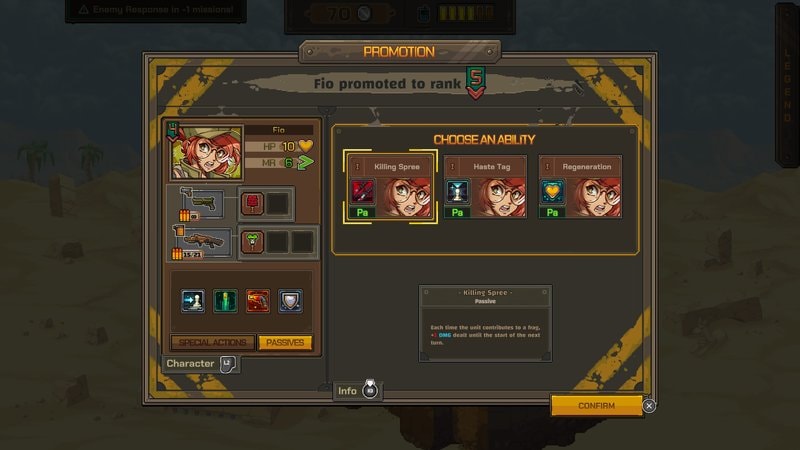Click Fio's character portrait

[x=207, y=152]
